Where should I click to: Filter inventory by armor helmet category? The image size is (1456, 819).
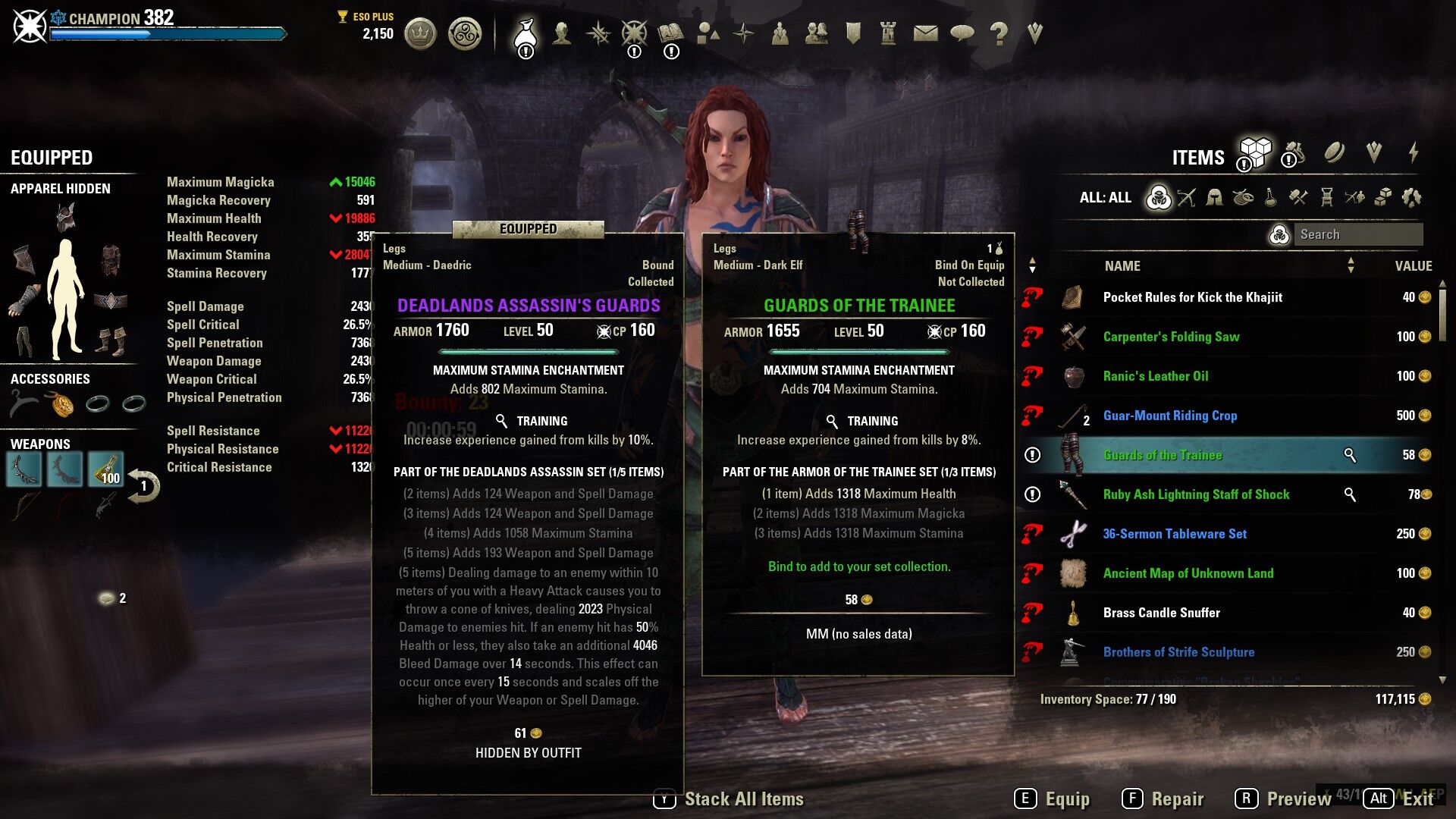[1214, 198]
